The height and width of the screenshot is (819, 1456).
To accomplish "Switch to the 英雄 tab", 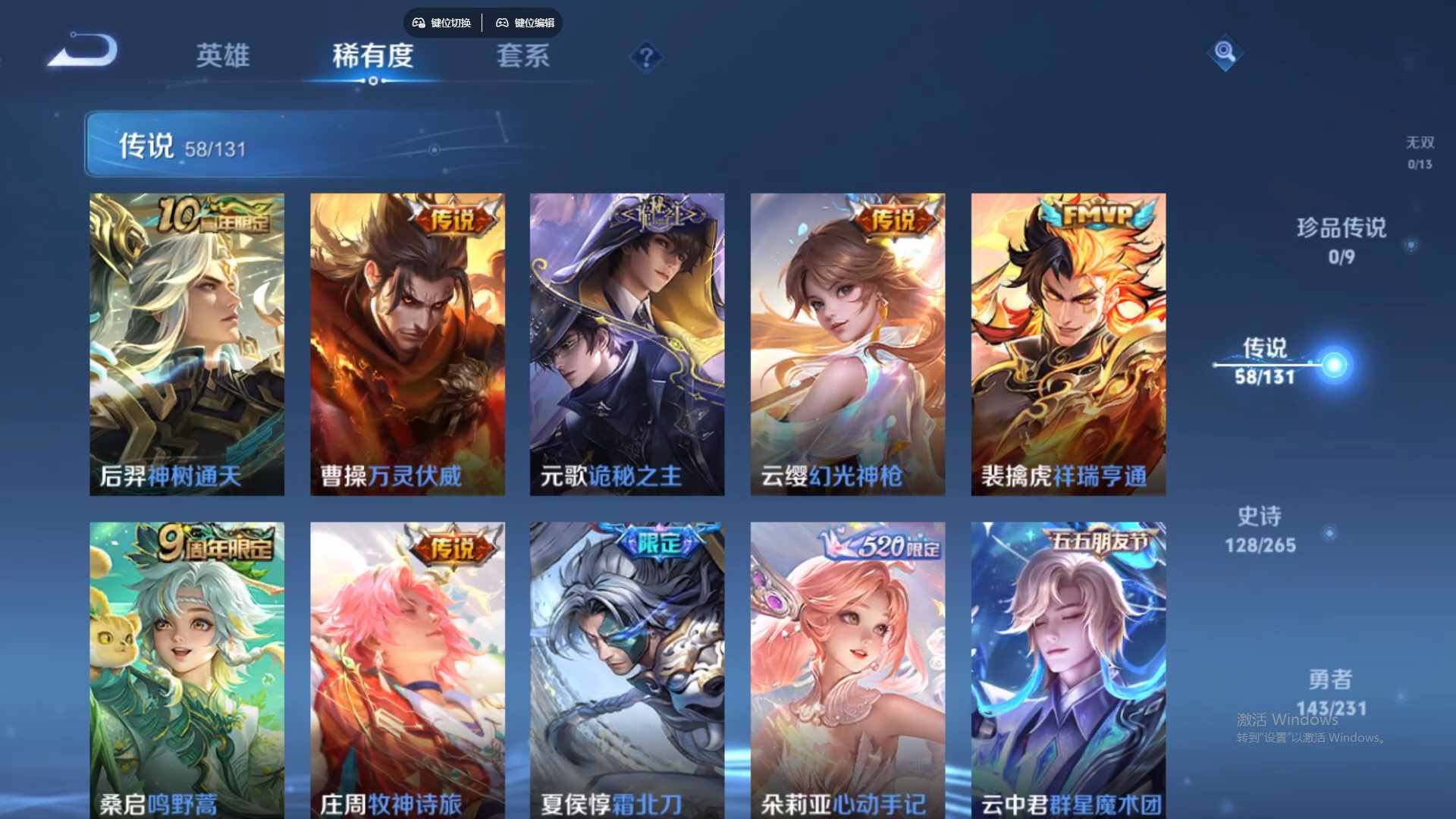I will (223, 57).
